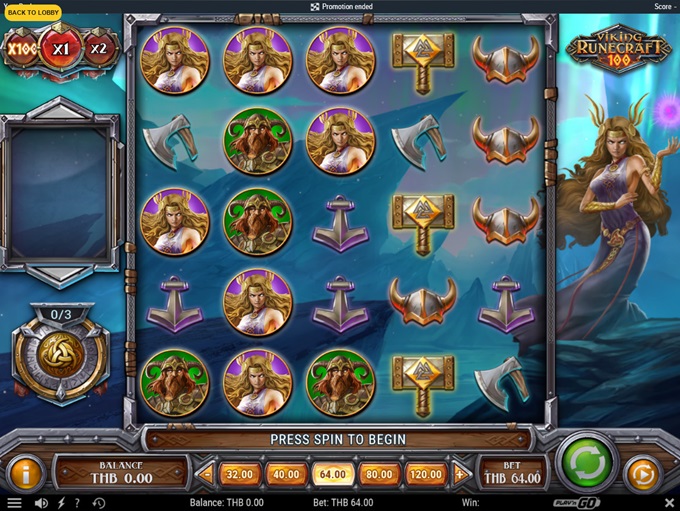Decrease bet with the left arrow
The height and width of the screenshot is (511, 680).
point(207,474)
